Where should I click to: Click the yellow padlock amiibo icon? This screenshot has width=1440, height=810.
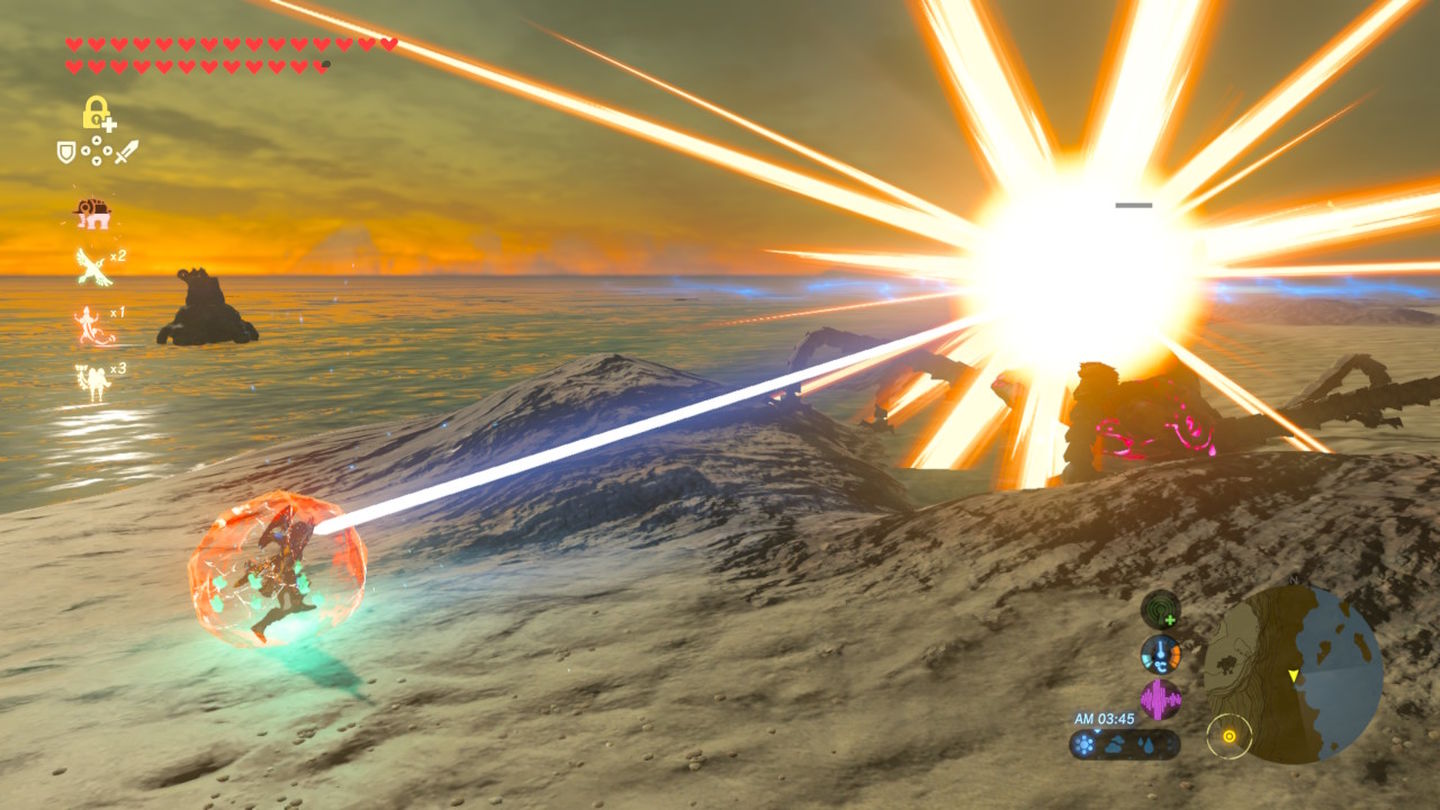pyautogui.click(x=97, y=112)
